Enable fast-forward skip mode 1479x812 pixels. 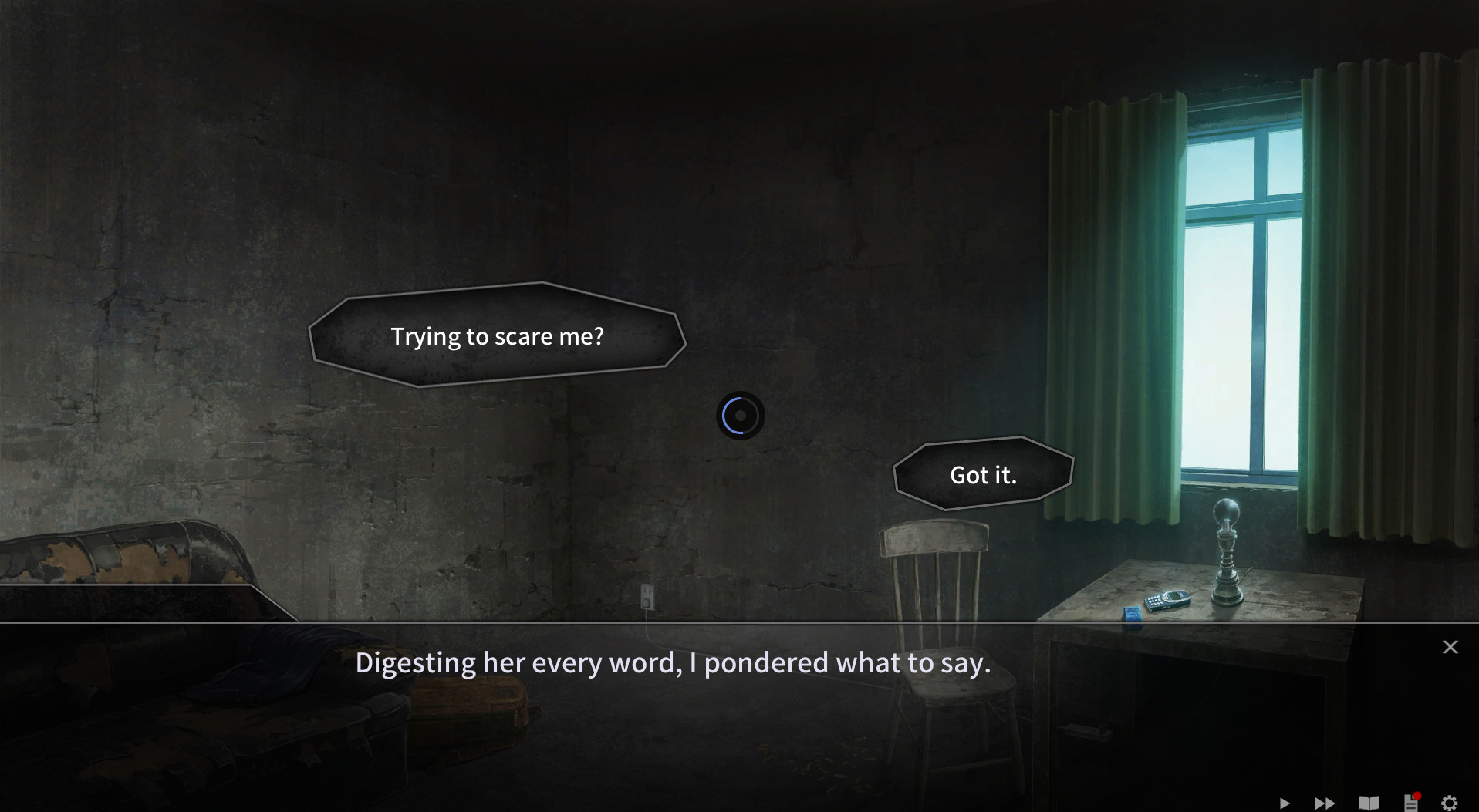click(x=1325, y=803)
